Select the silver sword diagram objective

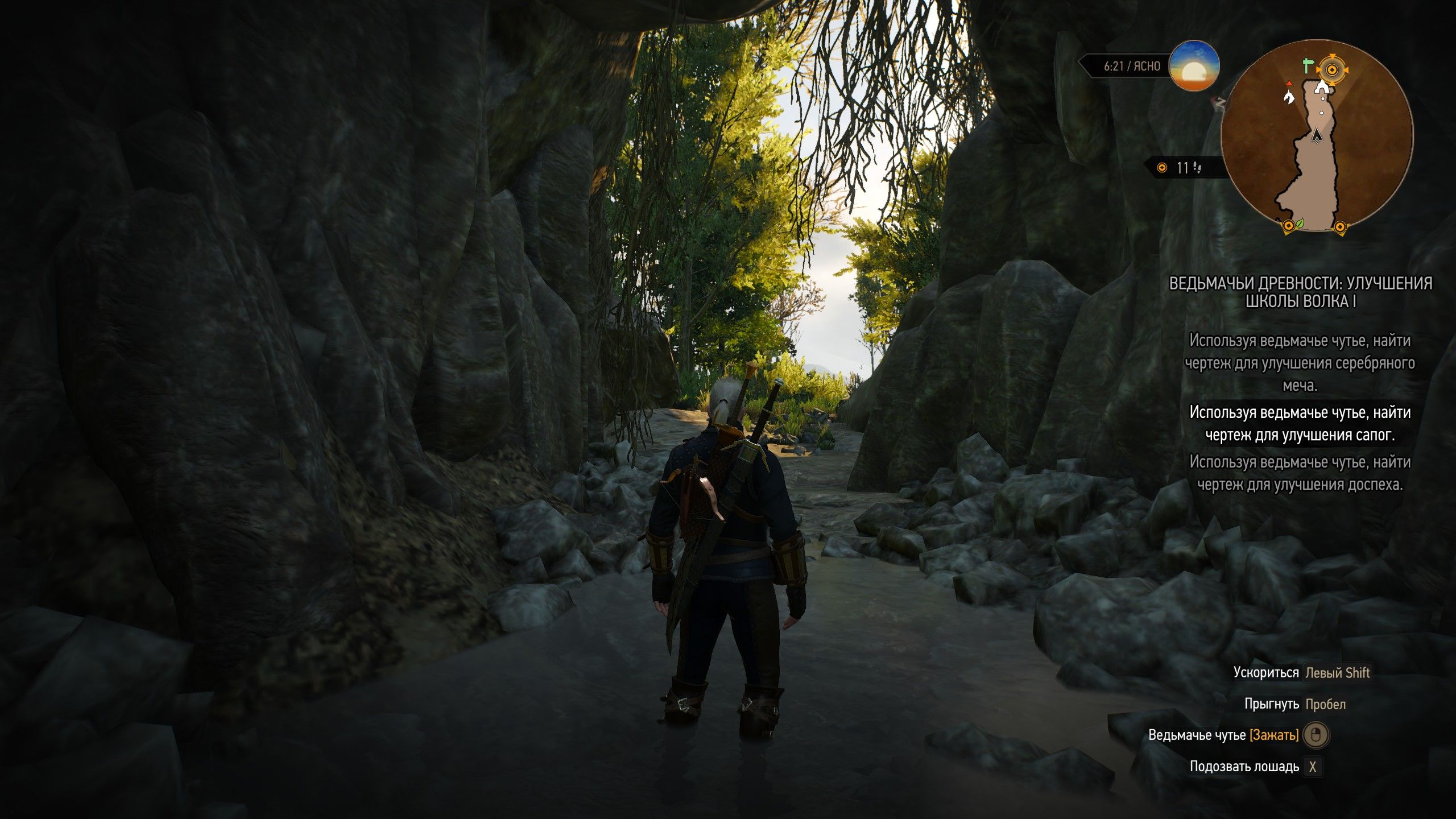[1300, 363]
